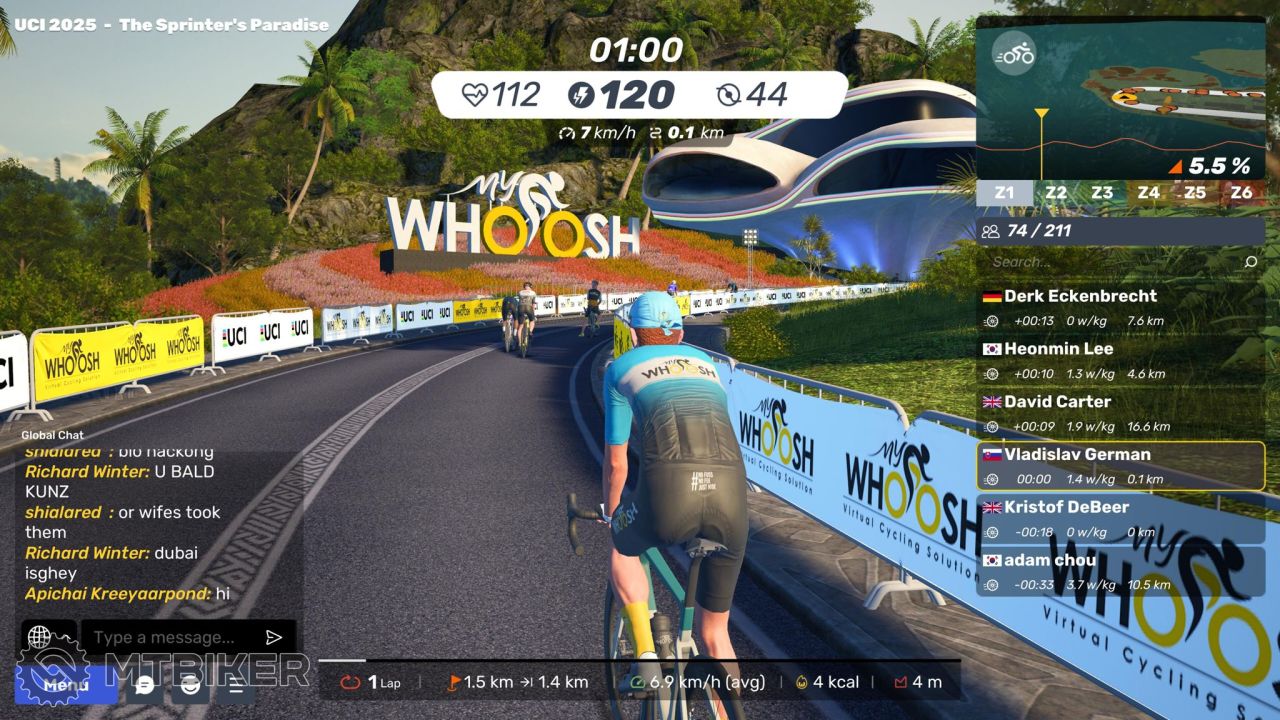The image size is (1280, 720).
Task: Pick Kristof DeBeer from nearby riders
Action: 1120,518
